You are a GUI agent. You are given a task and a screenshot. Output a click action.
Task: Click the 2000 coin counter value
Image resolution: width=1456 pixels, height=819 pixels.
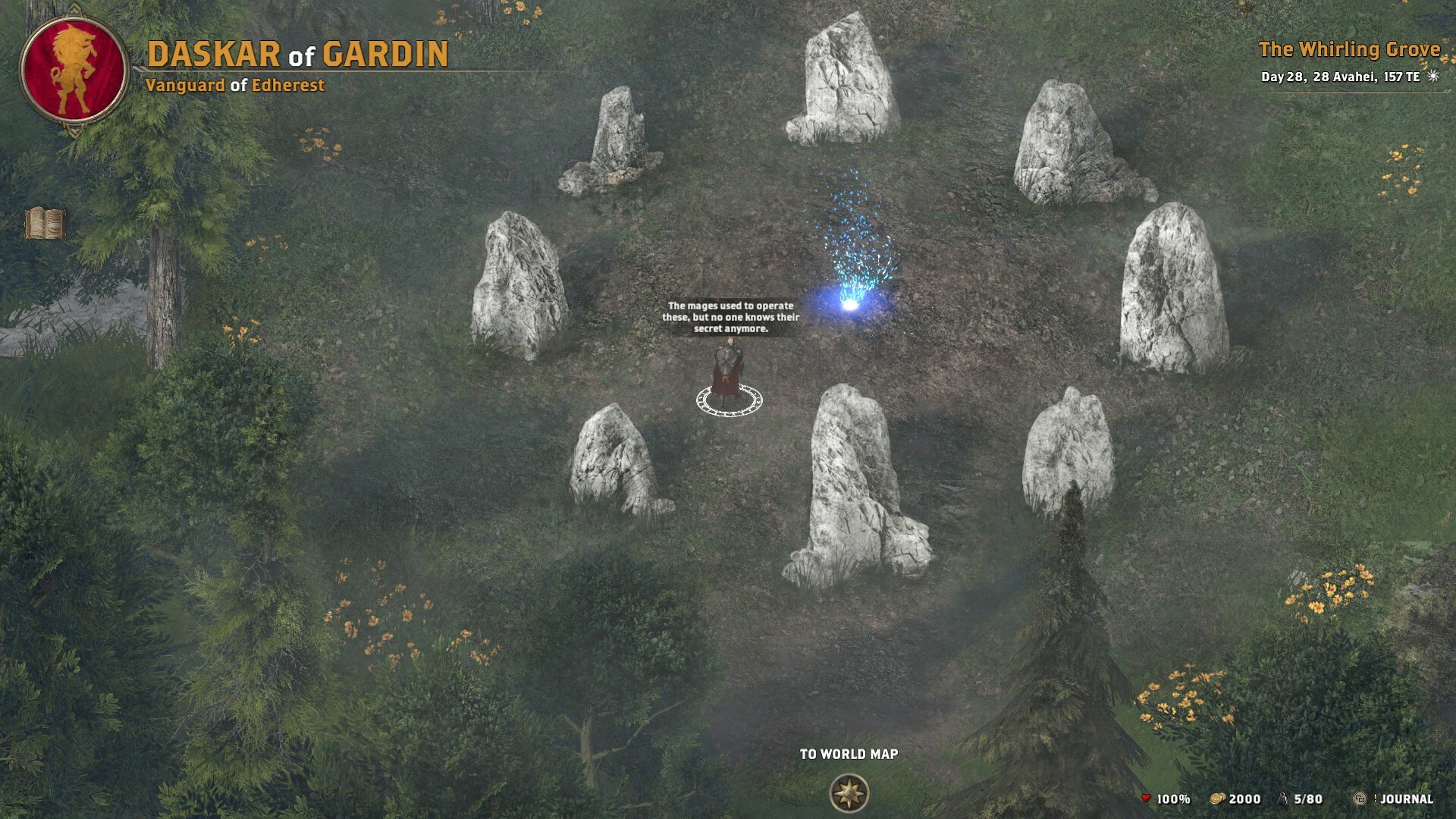1245,799
